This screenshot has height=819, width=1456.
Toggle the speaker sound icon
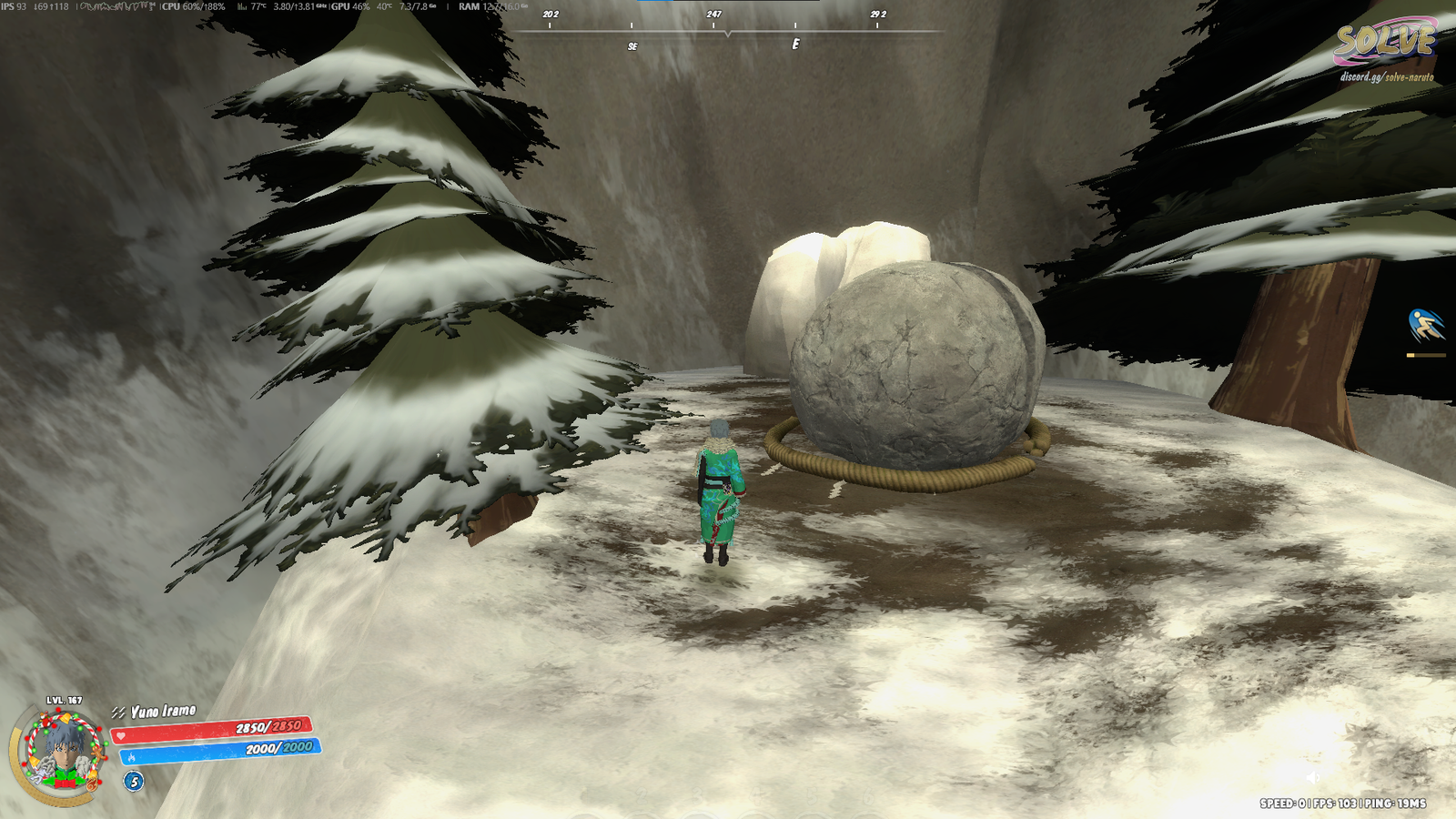coord(1312,778)
